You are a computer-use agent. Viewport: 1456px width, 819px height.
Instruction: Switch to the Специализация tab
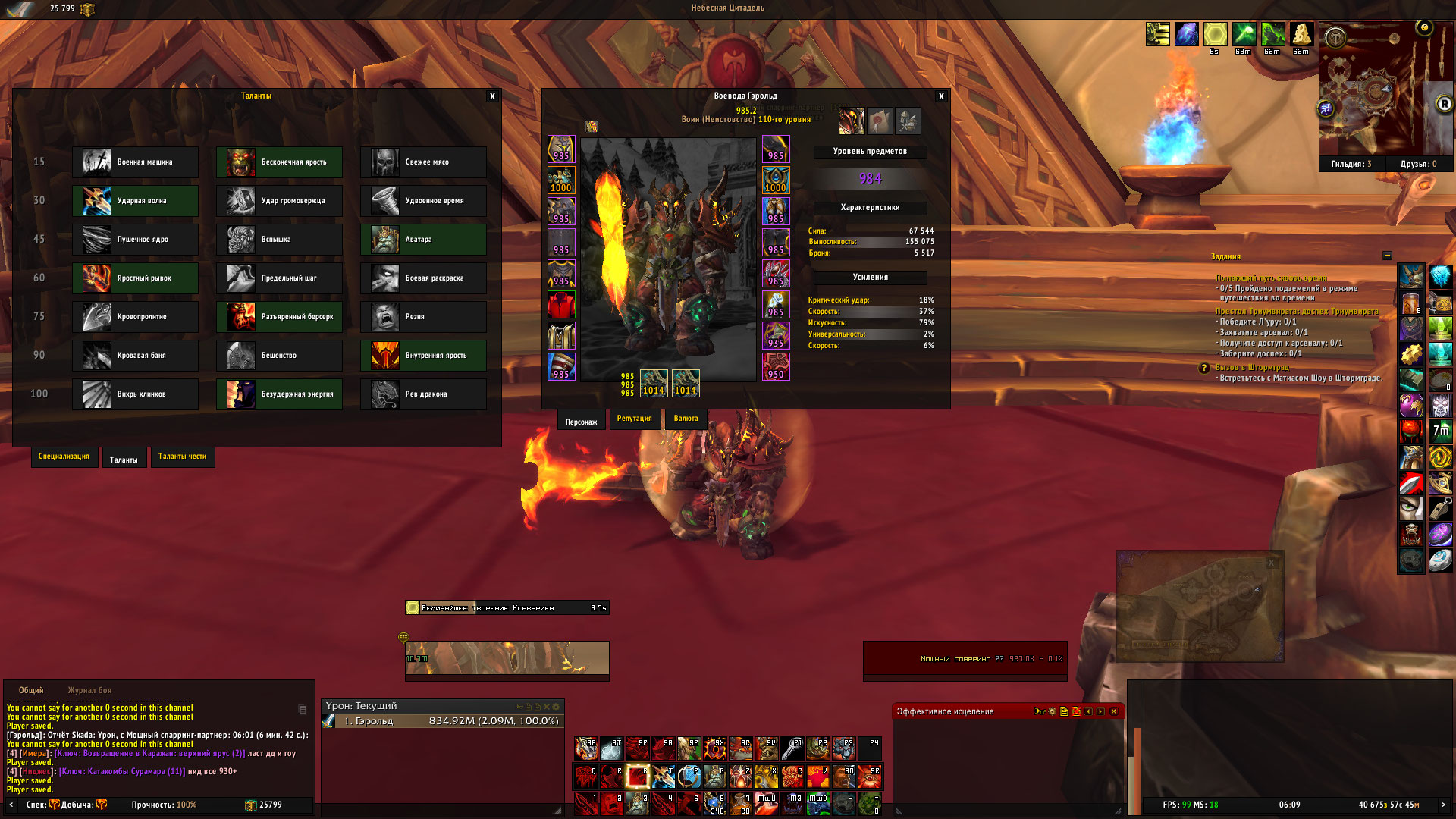pyautogui.click(x=64, y=457)
